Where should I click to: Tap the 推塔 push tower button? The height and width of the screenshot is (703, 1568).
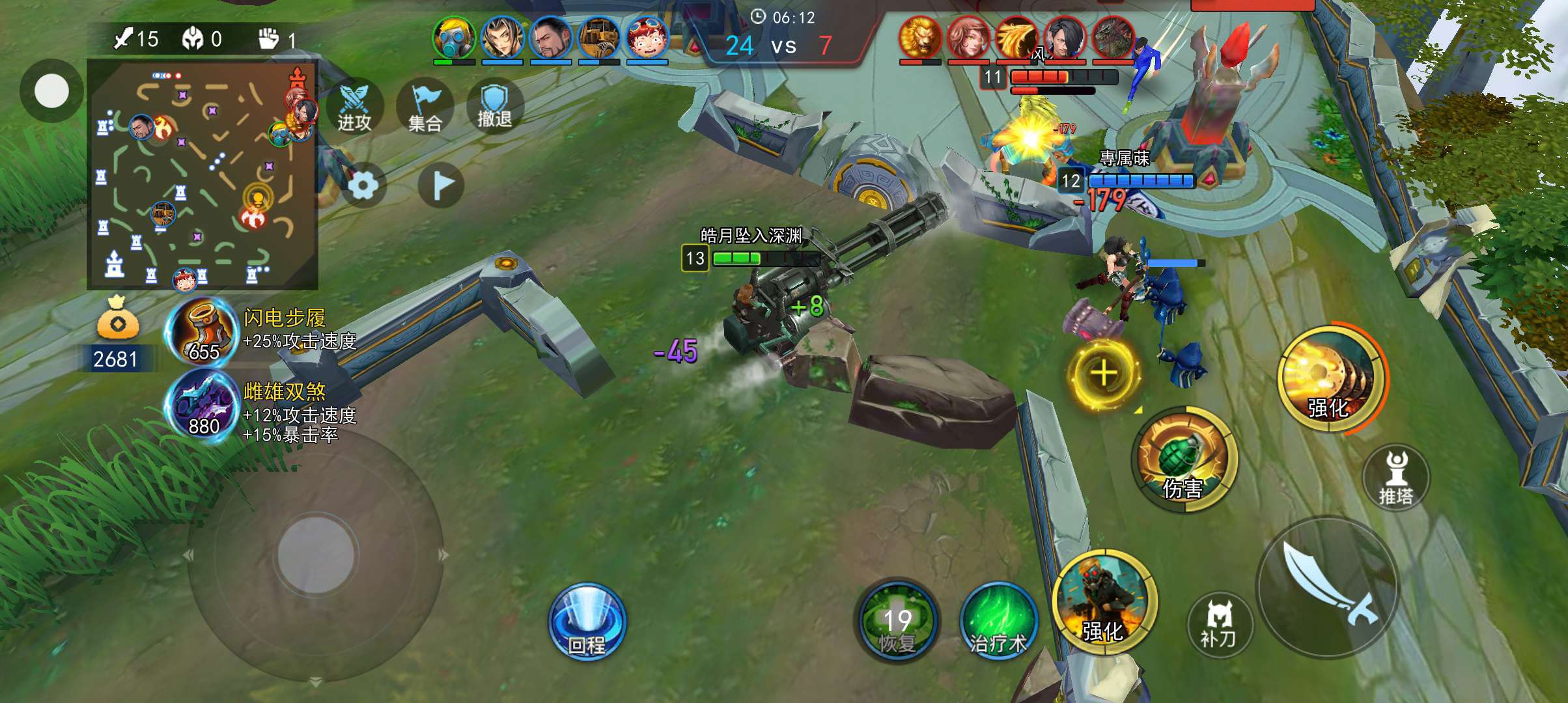1395,478
